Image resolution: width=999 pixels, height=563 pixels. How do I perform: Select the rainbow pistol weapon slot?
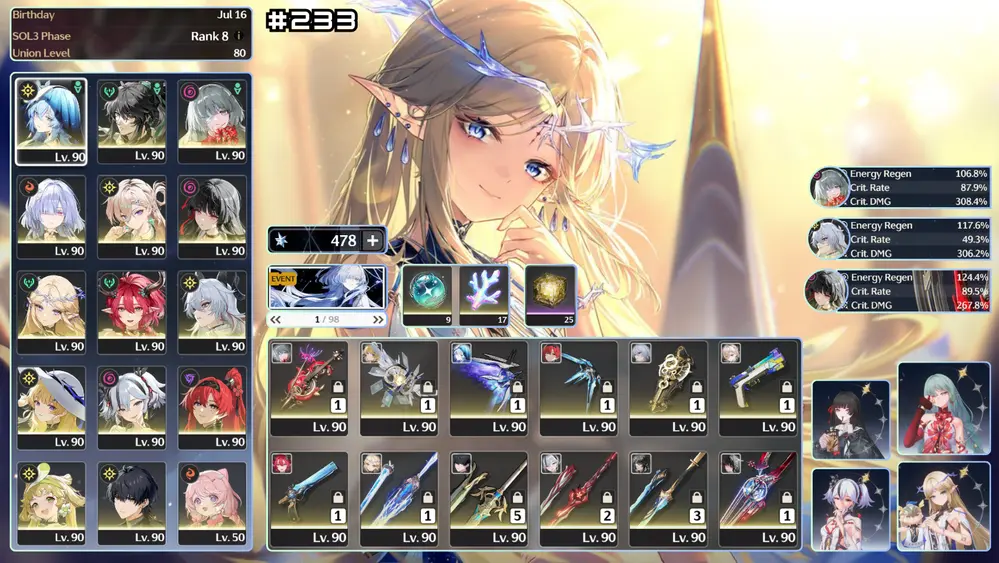tap(759, 388)
